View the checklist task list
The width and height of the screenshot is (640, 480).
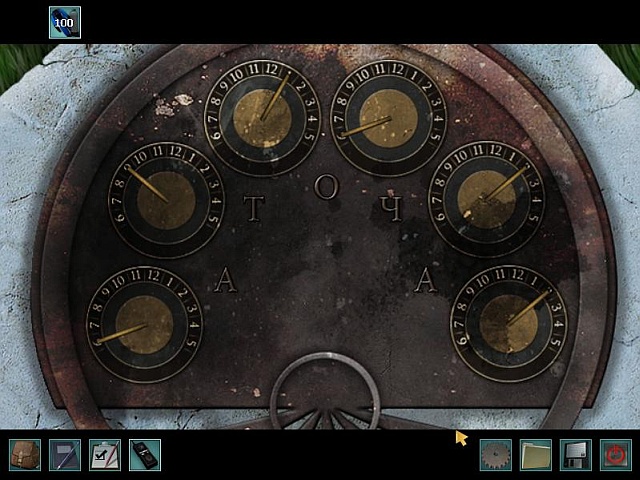click(105, 455)
